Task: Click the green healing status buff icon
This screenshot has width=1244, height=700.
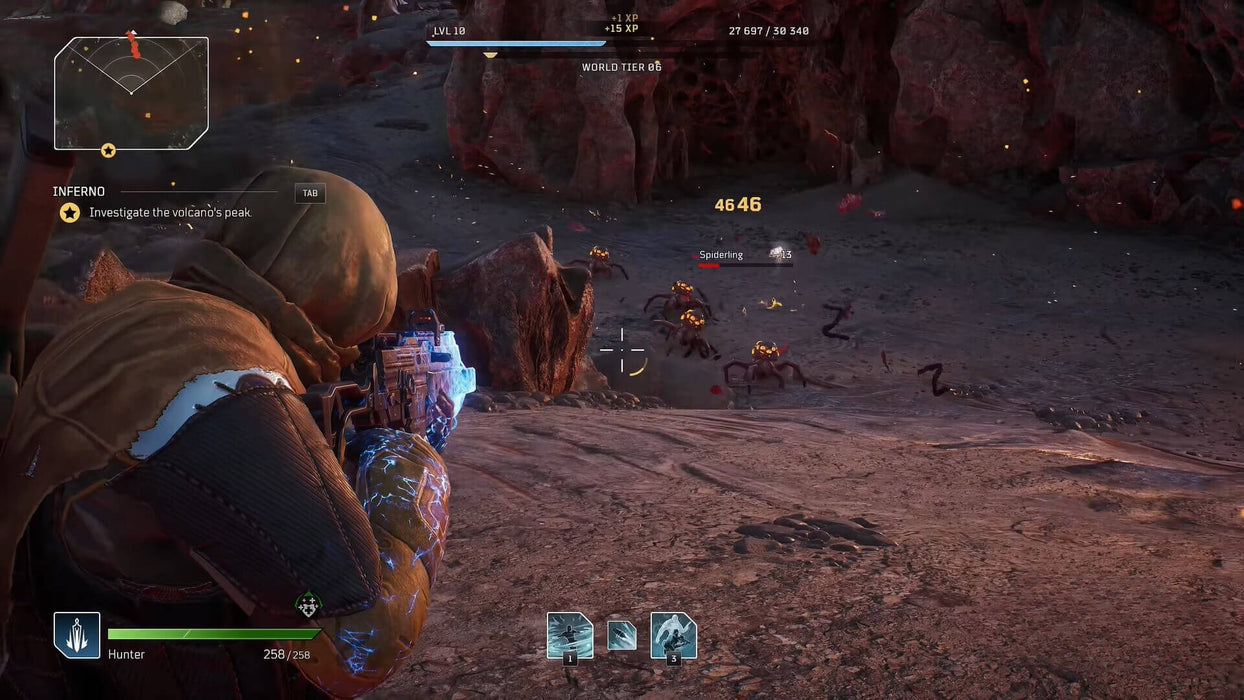Action: click(x=308, y=604)
